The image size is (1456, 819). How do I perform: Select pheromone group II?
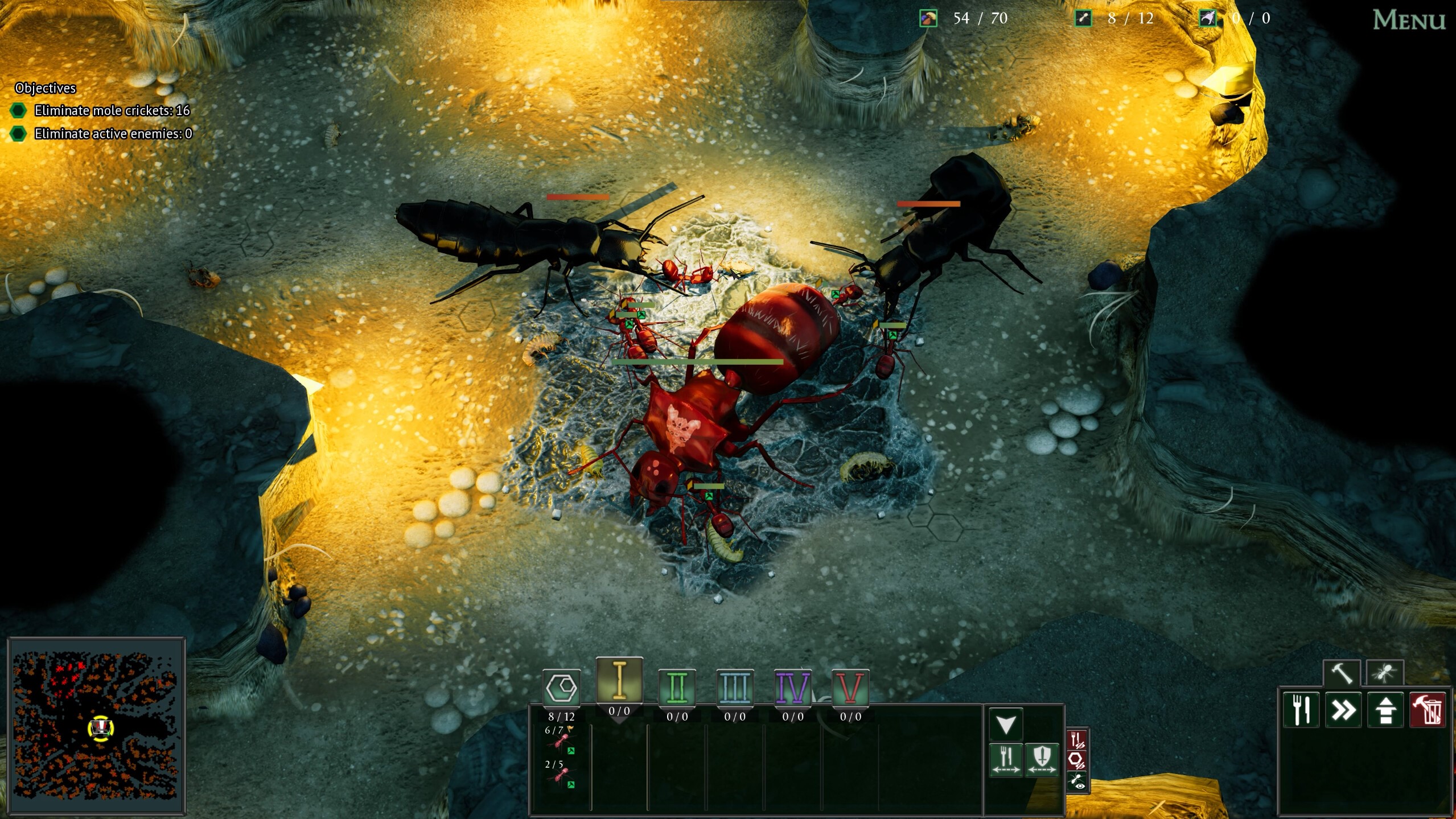coord(677,688)
